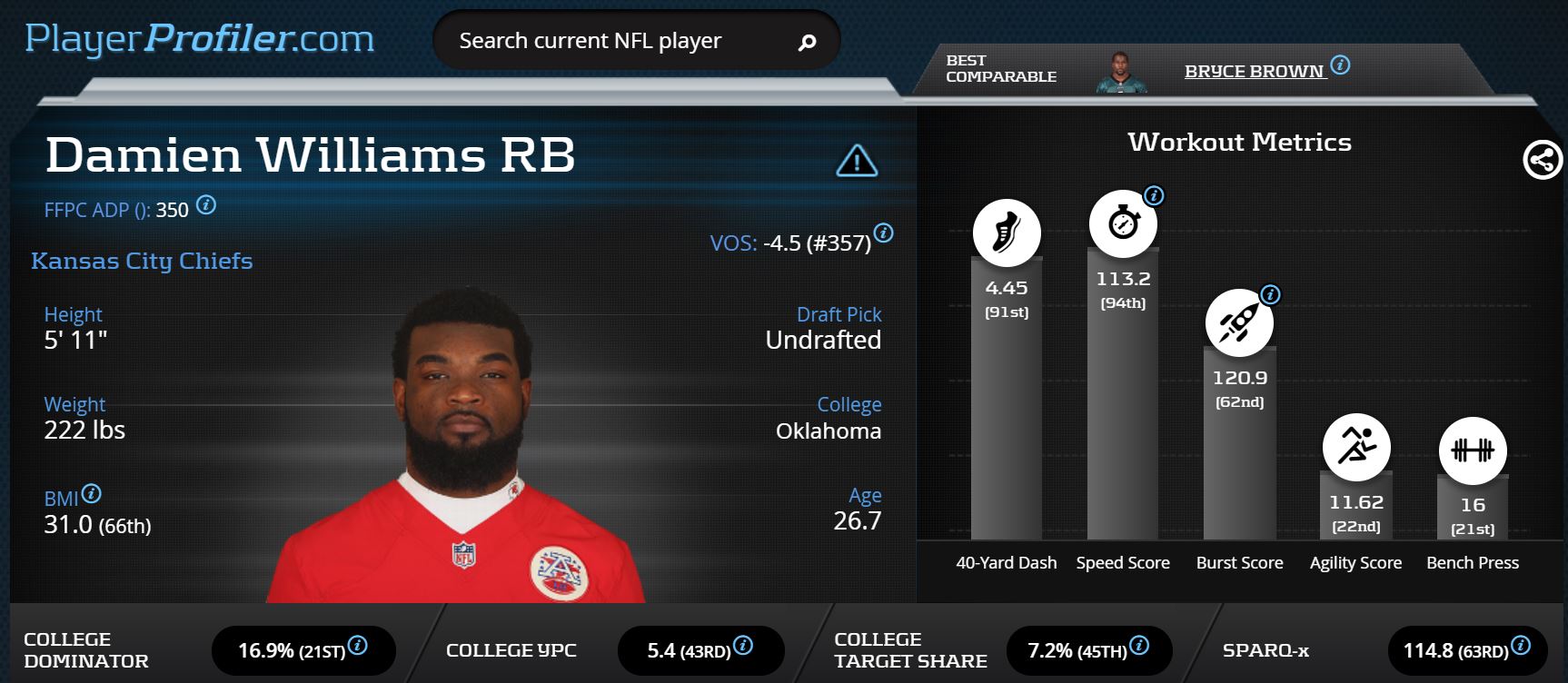Click the magnifying glass search icon
Image resolution: width=1568 pixels, height=683 pixels.
coord(807,42)
